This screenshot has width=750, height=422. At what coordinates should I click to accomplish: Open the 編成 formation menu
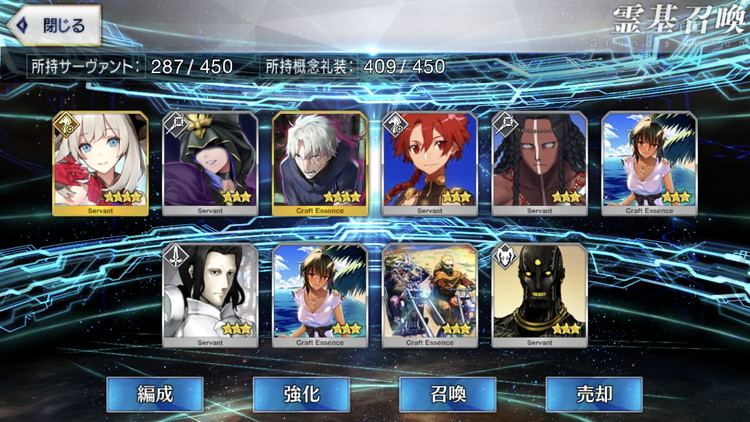point(154,394)
